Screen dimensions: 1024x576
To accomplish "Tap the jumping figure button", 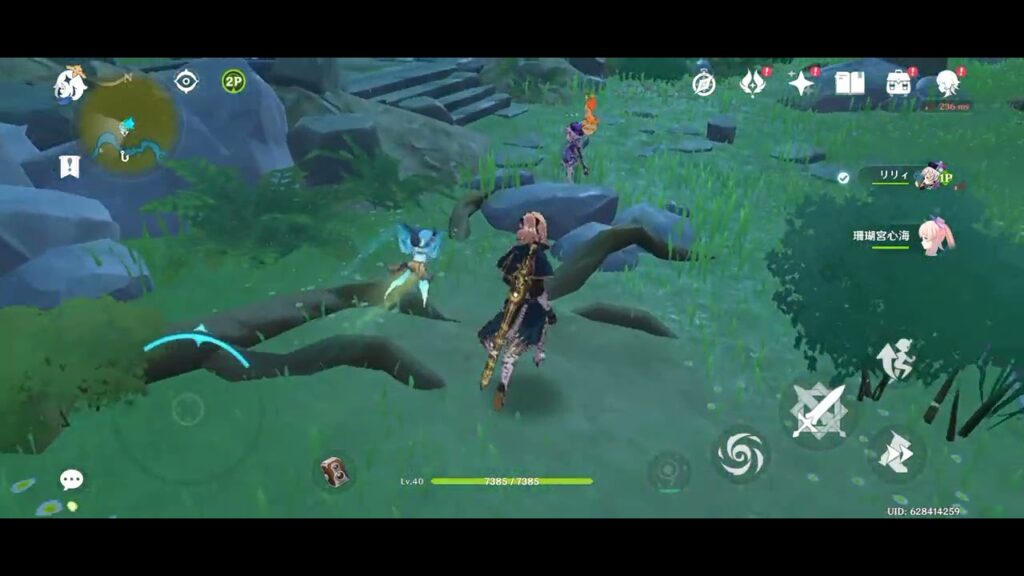I will click(x=895, y=360).
